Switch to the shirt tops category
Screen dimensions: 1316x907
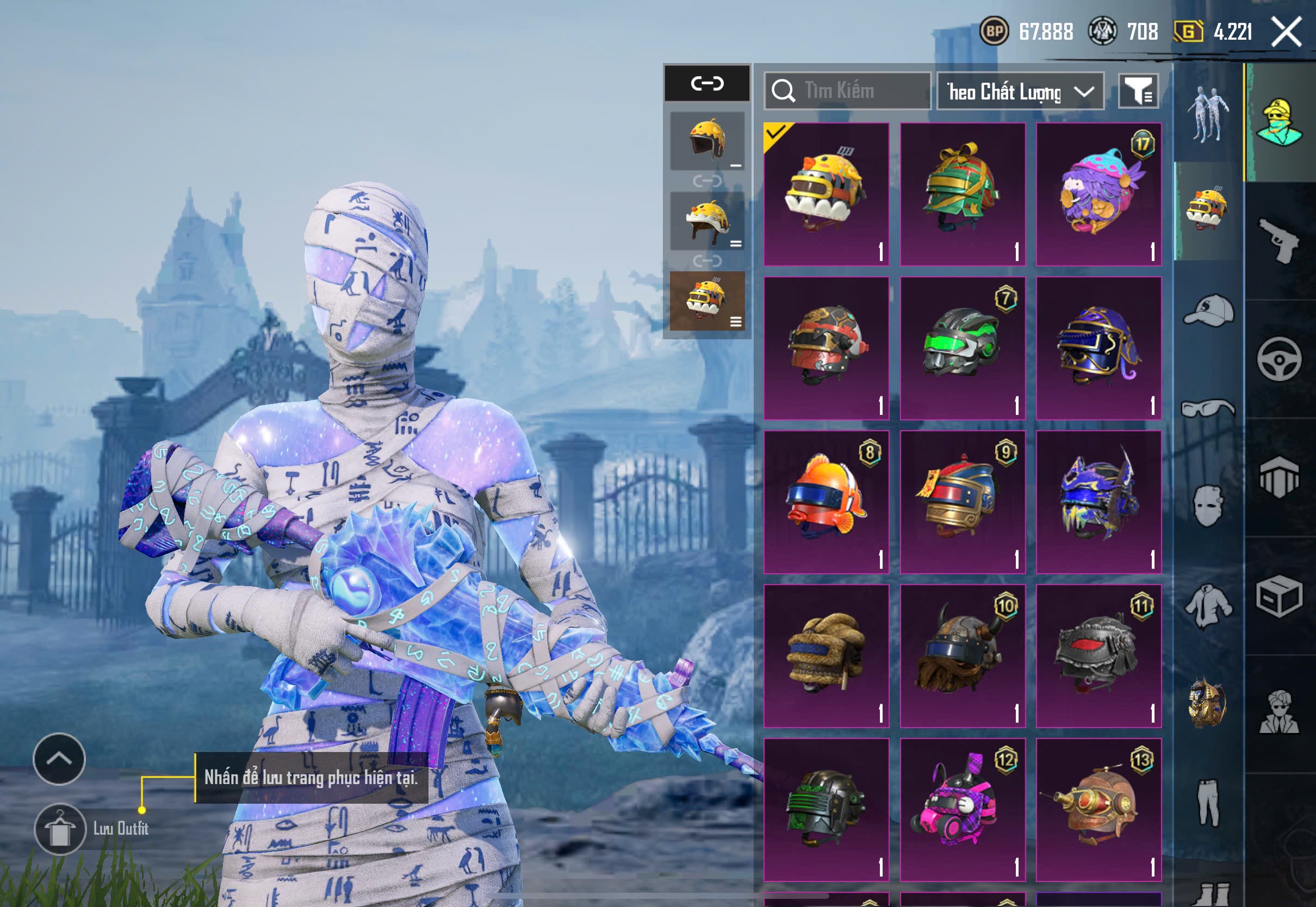[x=1209, y=606]
